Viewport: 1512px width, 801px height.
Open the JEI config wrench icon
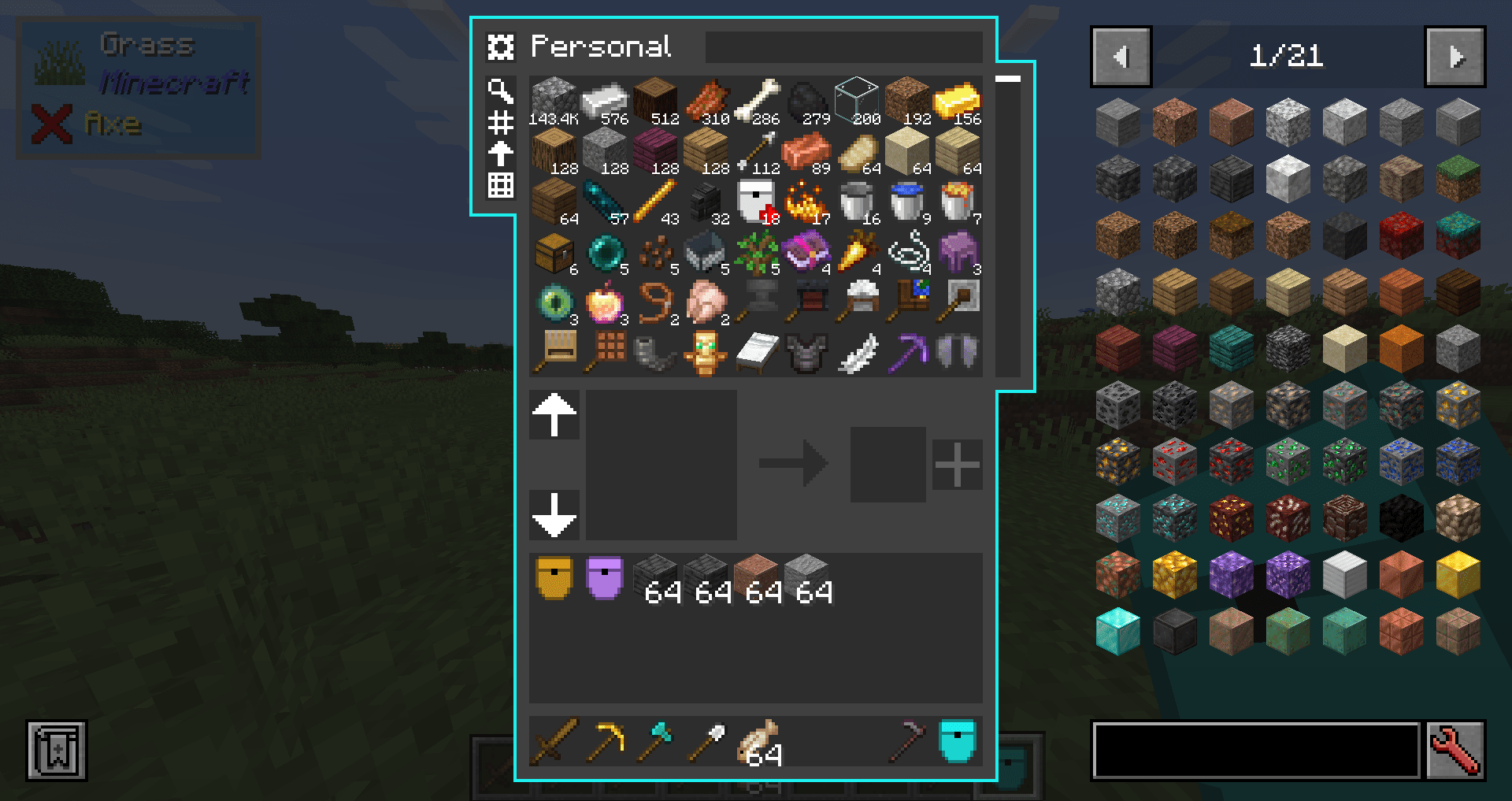pos(1458,751)
